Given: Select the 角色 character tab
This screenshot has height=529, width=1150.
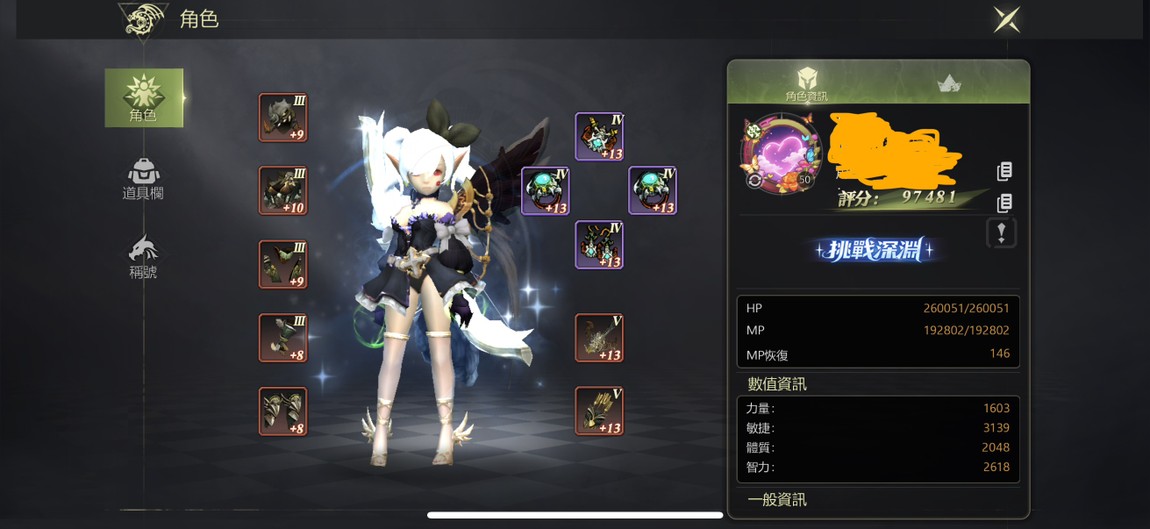Looking at the screenshot, I should coord(144,98).
